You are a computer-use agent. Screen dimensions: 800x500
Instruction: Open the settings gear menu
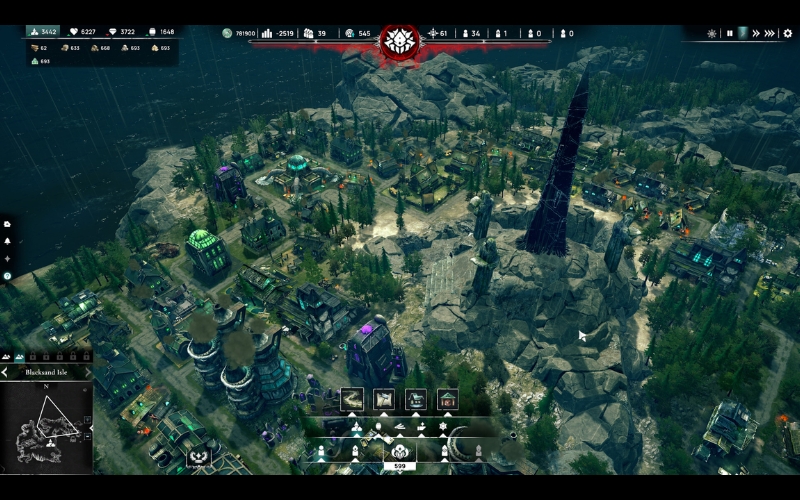click(x=787, y=33)
